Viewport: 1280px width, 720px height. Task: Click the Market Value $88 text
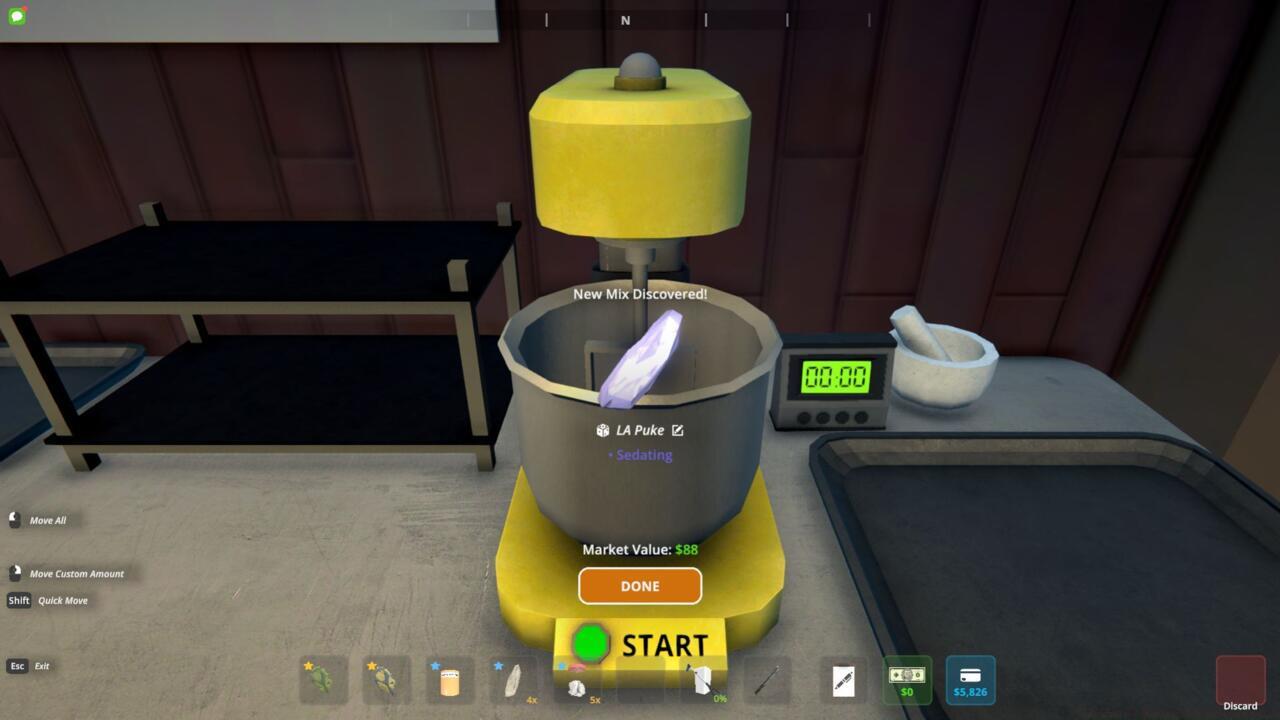click(640, 549)
